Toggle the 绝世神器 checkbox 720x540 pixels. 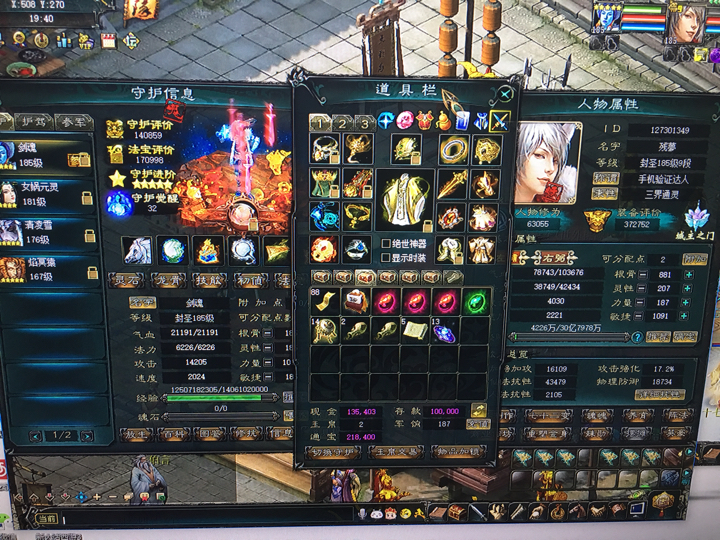click(386, 243)
